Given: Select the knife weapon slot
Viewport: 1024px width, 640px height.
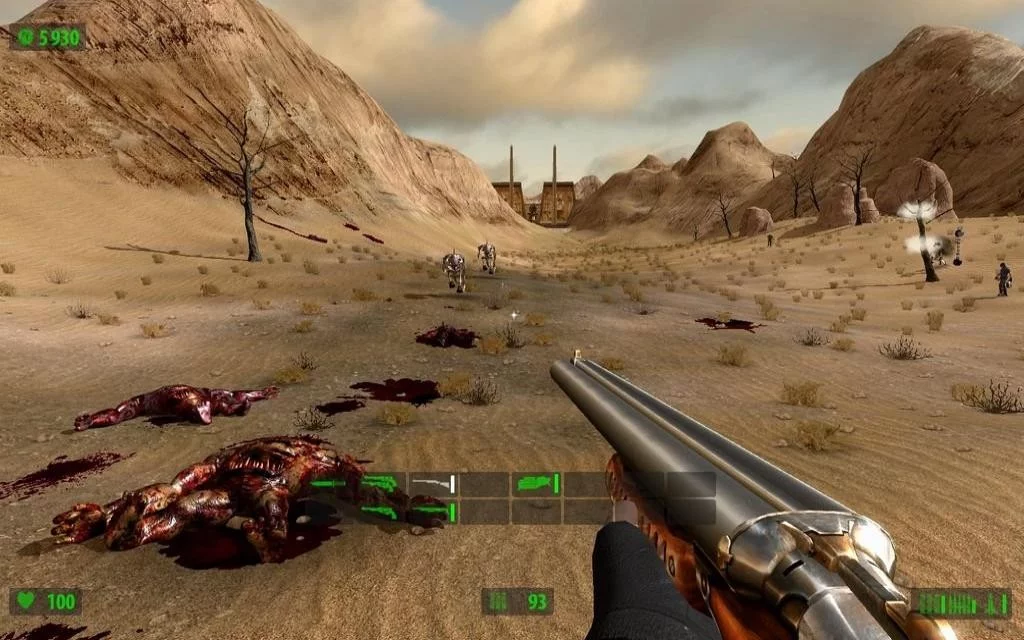Looking at the screenshot, I should pyautogui.click(x=330, y=484).
